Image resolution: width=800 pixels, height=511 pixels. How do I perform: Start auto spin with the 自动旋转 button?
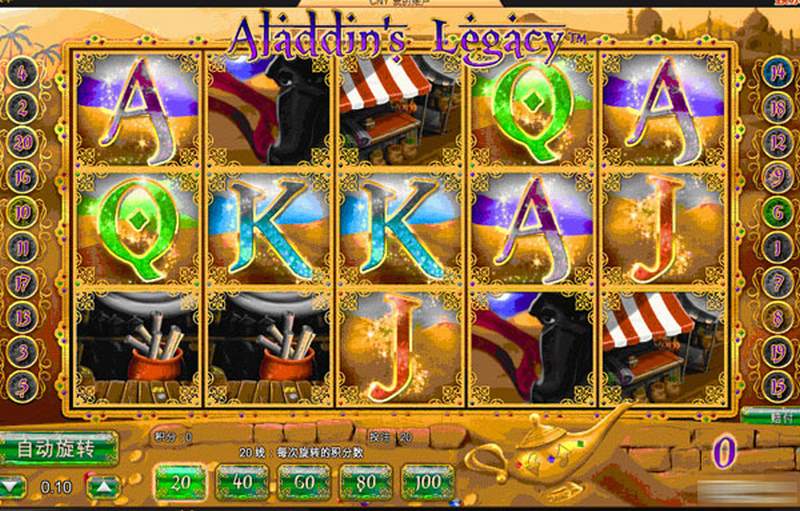[x=58, y=449]
